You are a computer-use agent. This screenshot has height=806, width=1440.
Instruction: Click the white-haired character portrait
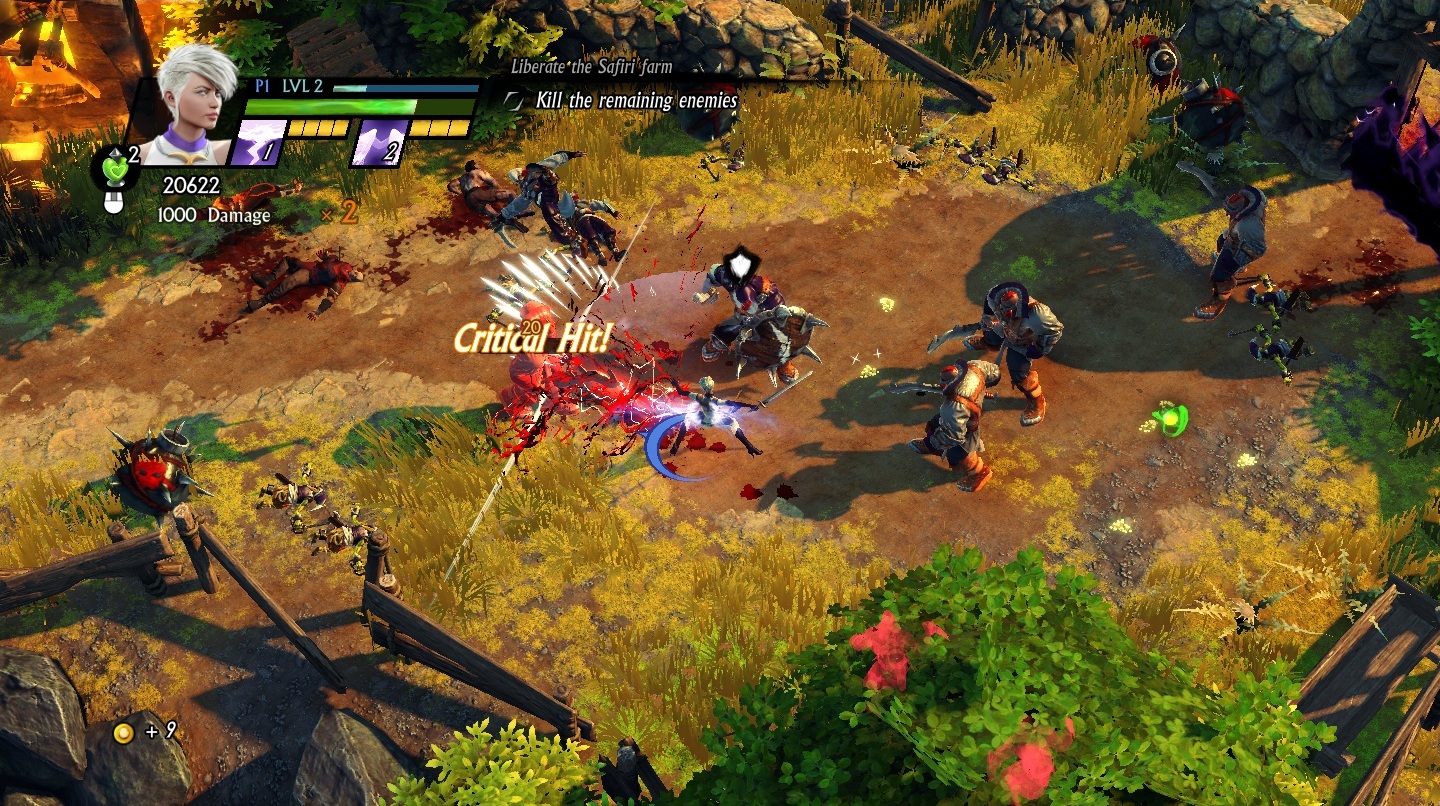point(194,107)
